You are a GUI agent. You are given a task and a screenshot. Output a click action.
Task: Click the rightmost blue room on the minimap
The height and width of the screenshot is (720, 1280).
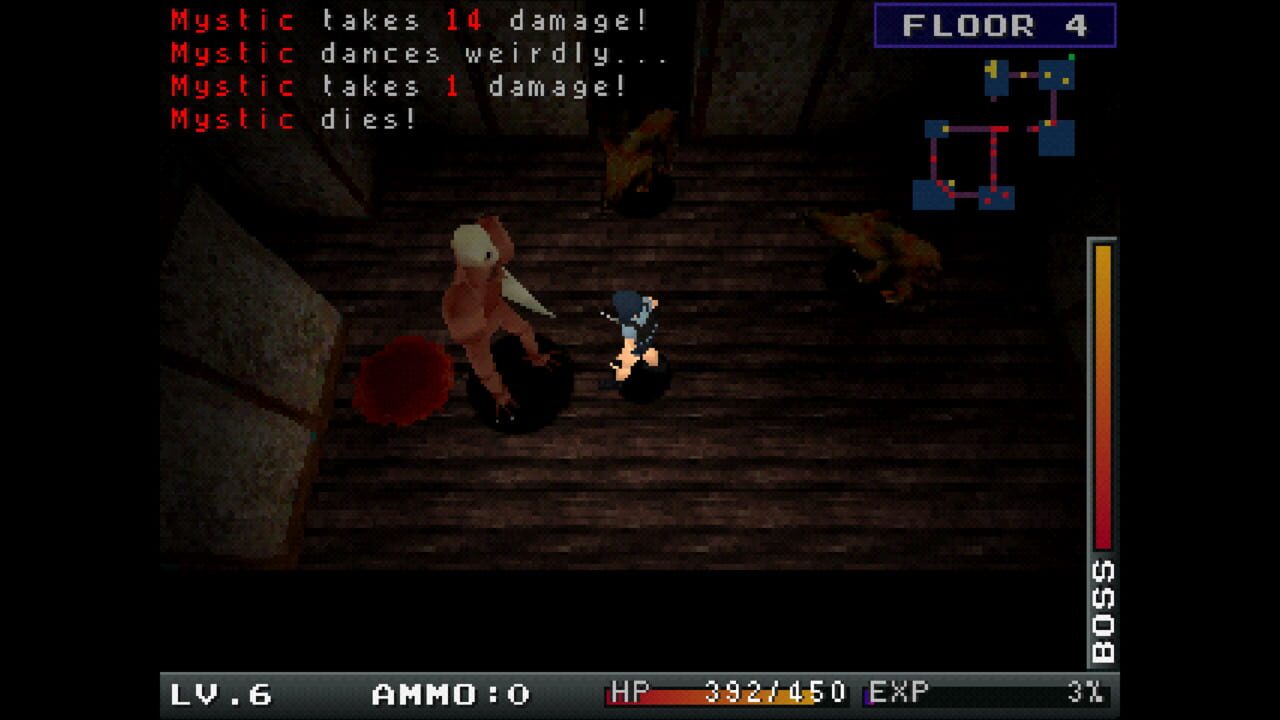(x=1057, y=138)
